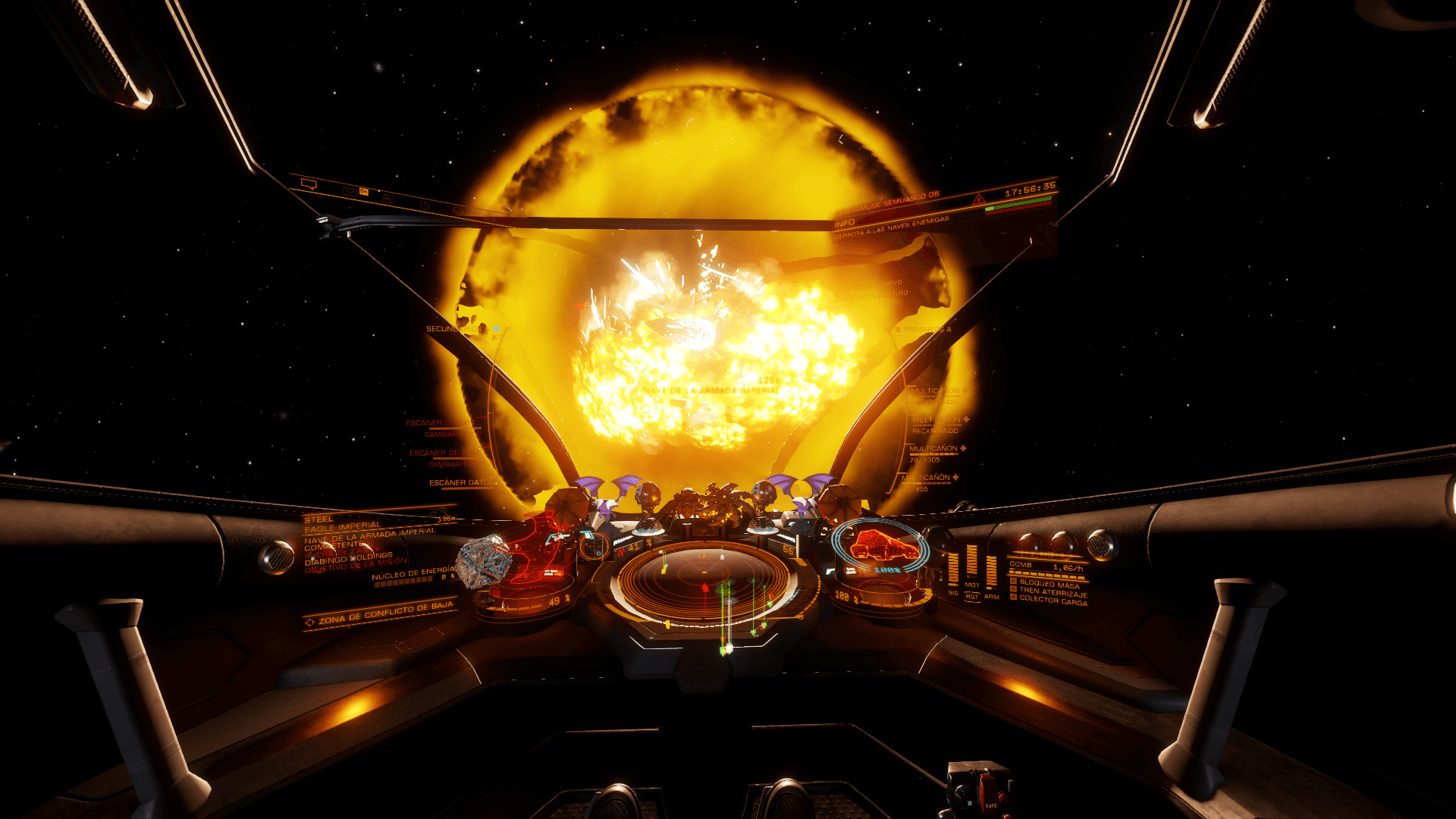1456x819 pixels.
Task: Click the ARM weapons power capacitor bar
Action: coord(991,570)
